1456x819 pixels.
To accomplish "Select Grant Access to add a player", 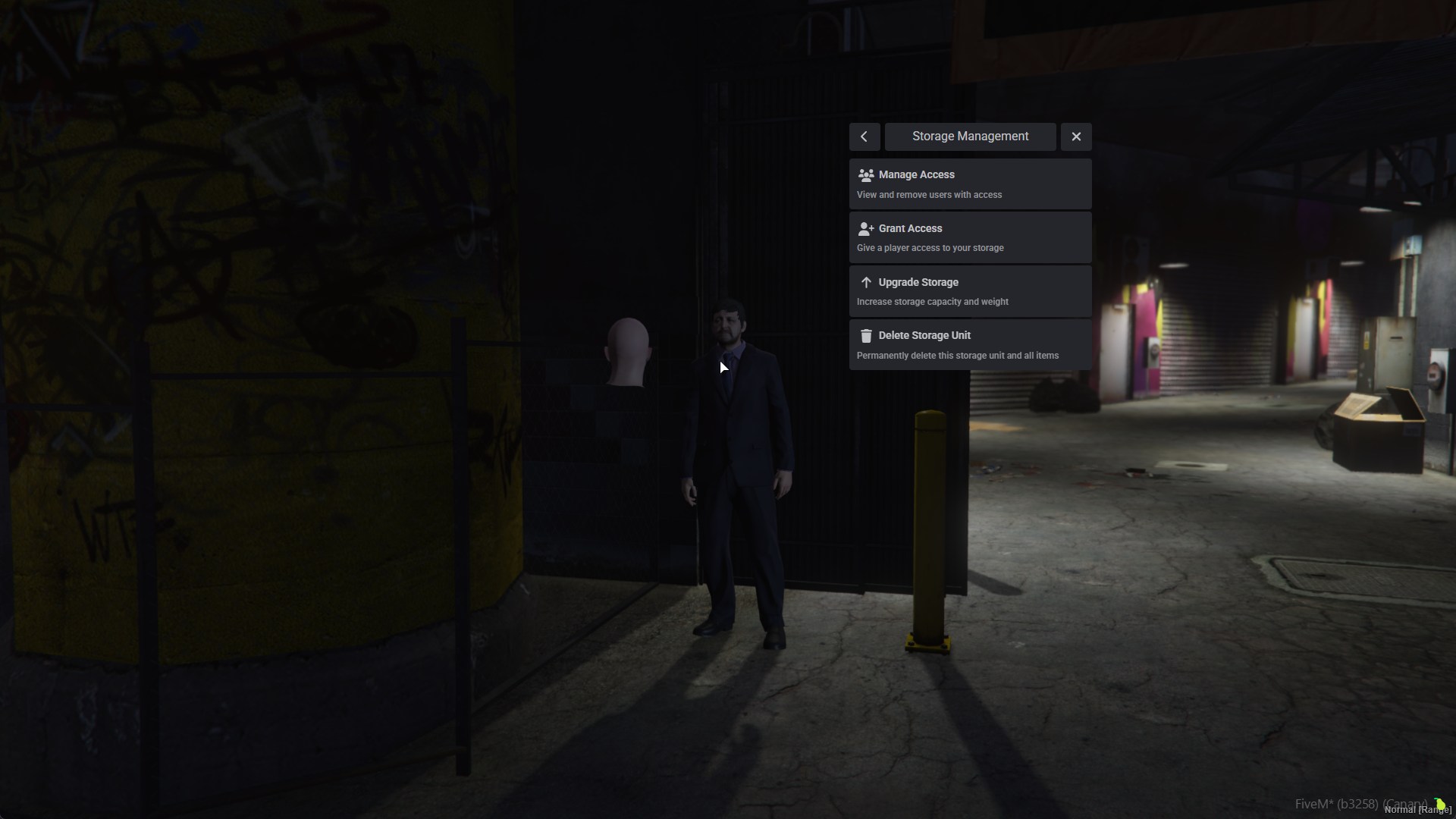I will [970, 237].
